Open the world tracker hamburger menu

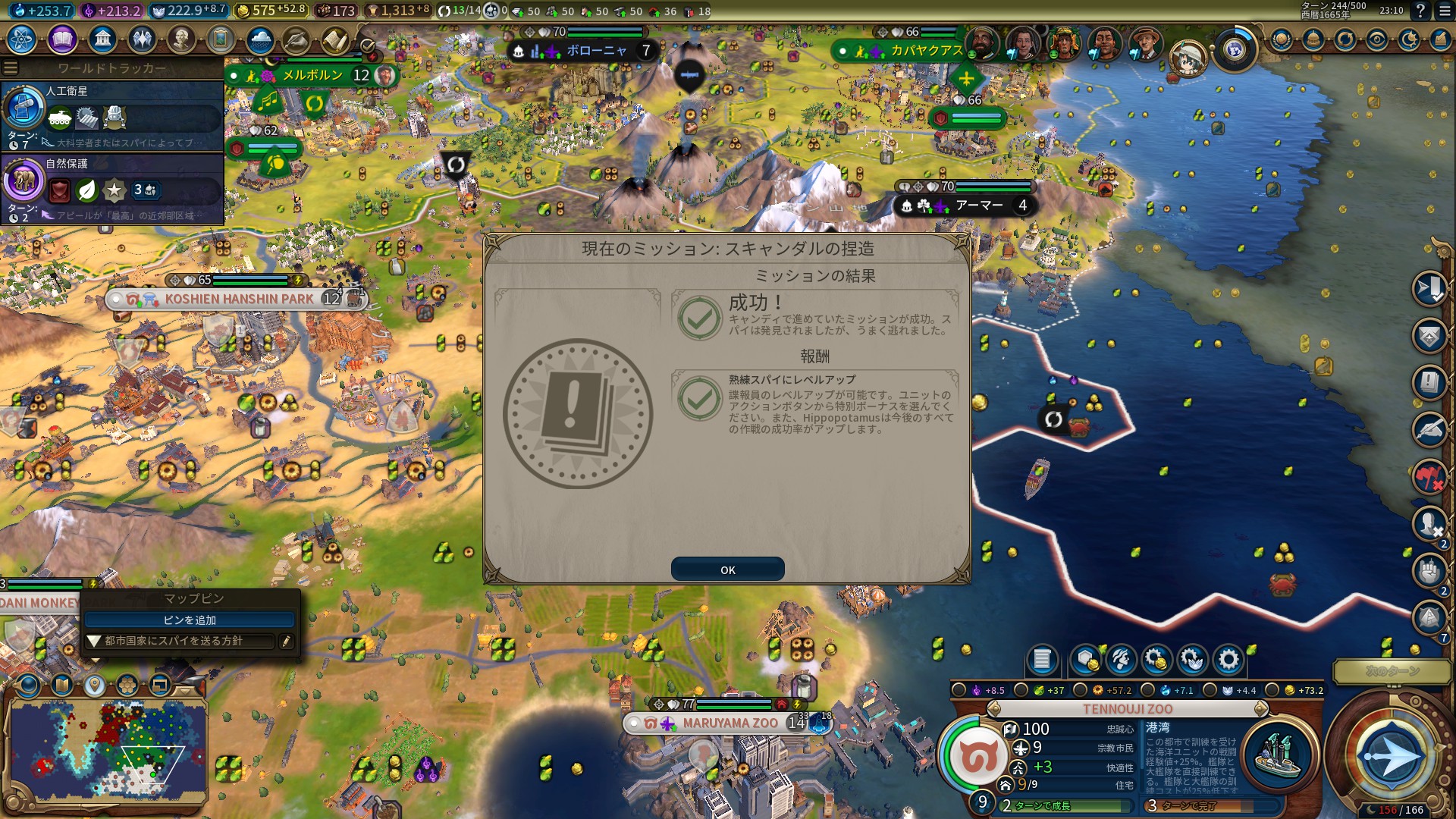click(x=11, y=68)
